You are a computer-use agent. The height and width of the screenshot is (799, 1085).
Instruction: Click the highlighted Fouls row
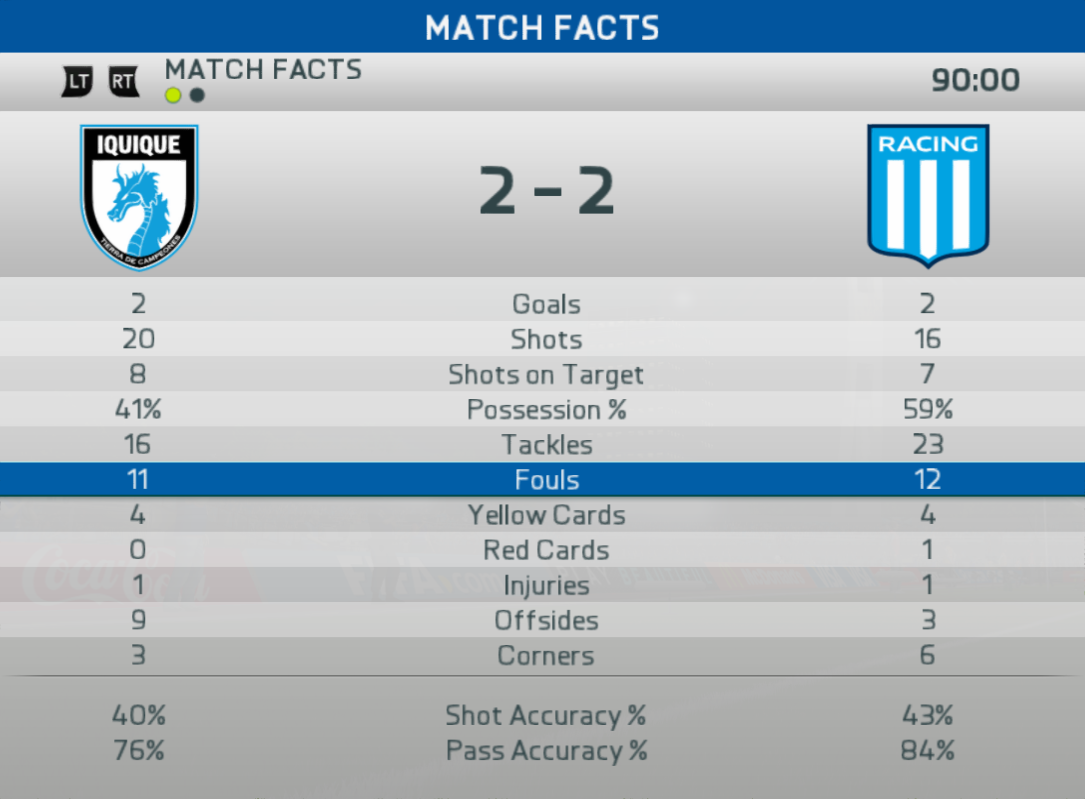[x=545, y=480]
